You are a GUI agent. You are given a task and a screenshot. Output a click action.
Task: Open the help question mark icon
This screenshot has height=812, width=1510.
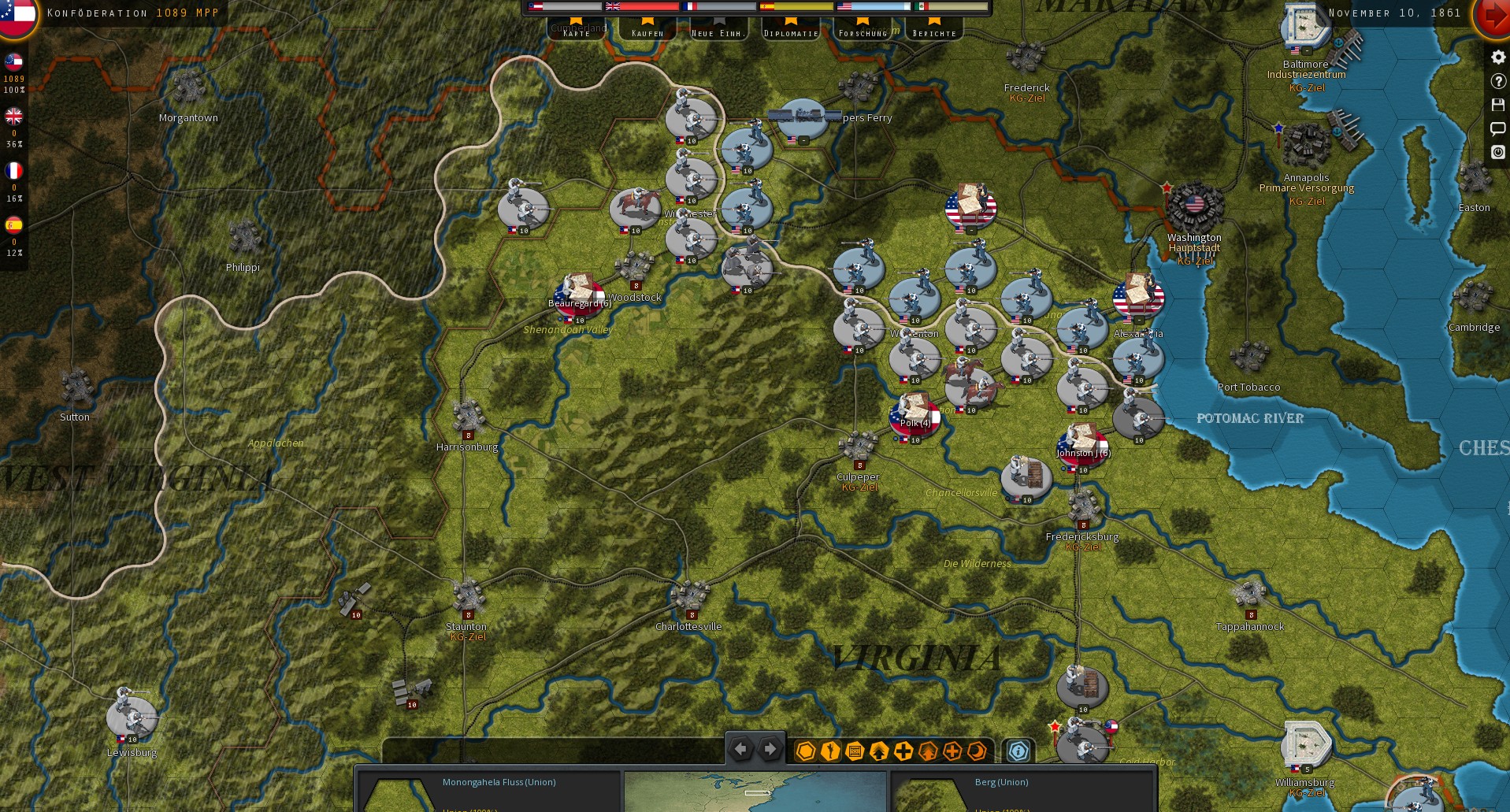pyautogui.click(x=1497, y=81)
